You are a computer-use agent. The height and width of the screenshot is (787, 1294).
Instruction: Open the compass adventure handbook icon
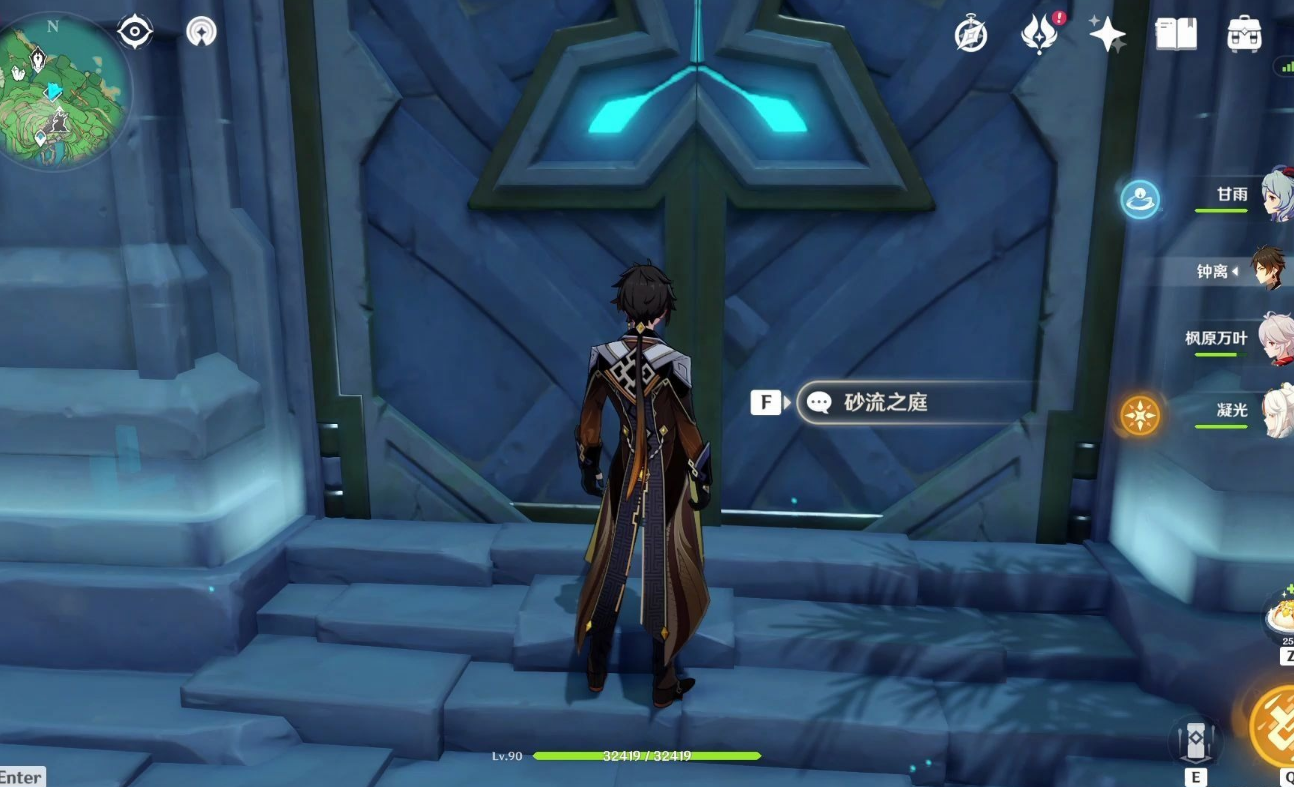point(971,35)
